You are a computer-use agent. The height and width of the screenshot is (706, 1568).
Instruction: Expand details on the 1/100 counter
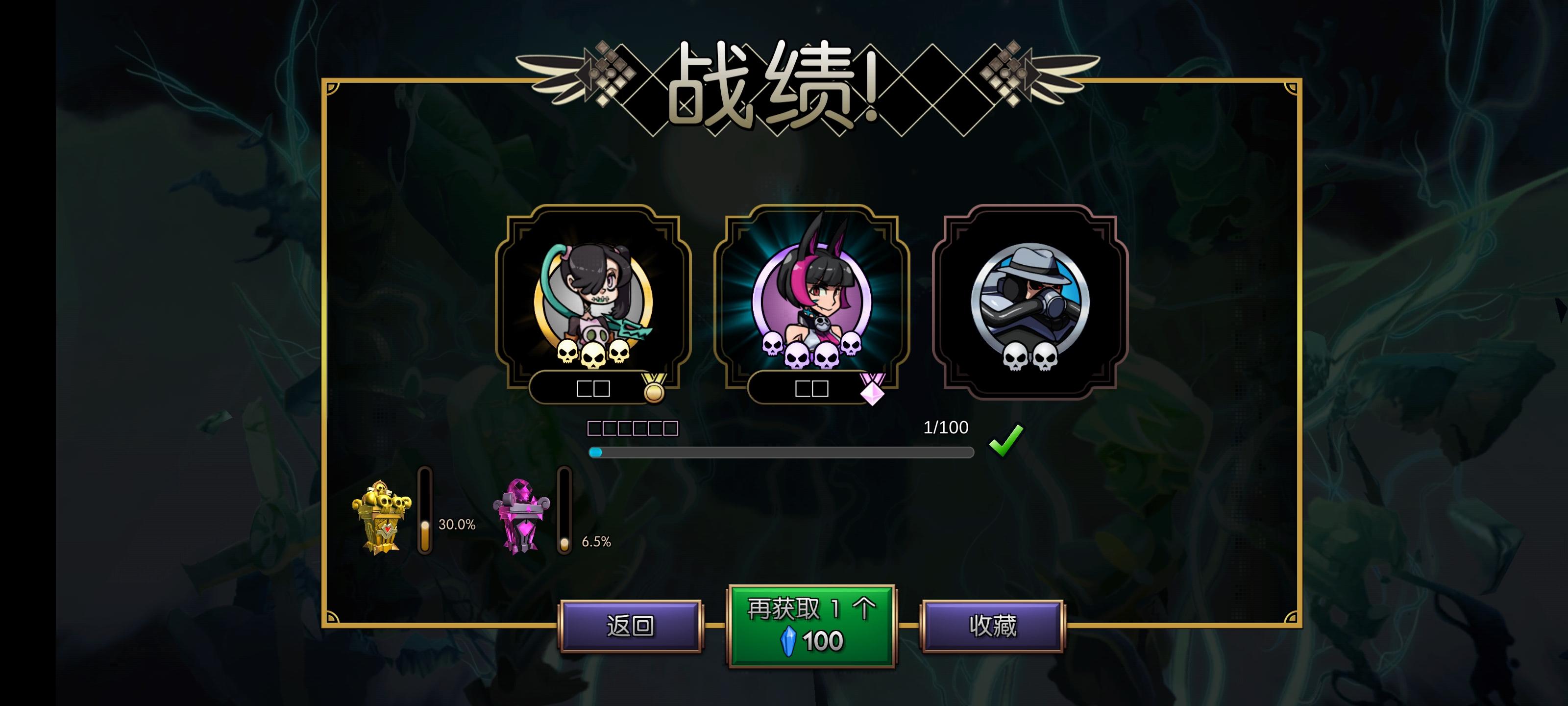945,428
